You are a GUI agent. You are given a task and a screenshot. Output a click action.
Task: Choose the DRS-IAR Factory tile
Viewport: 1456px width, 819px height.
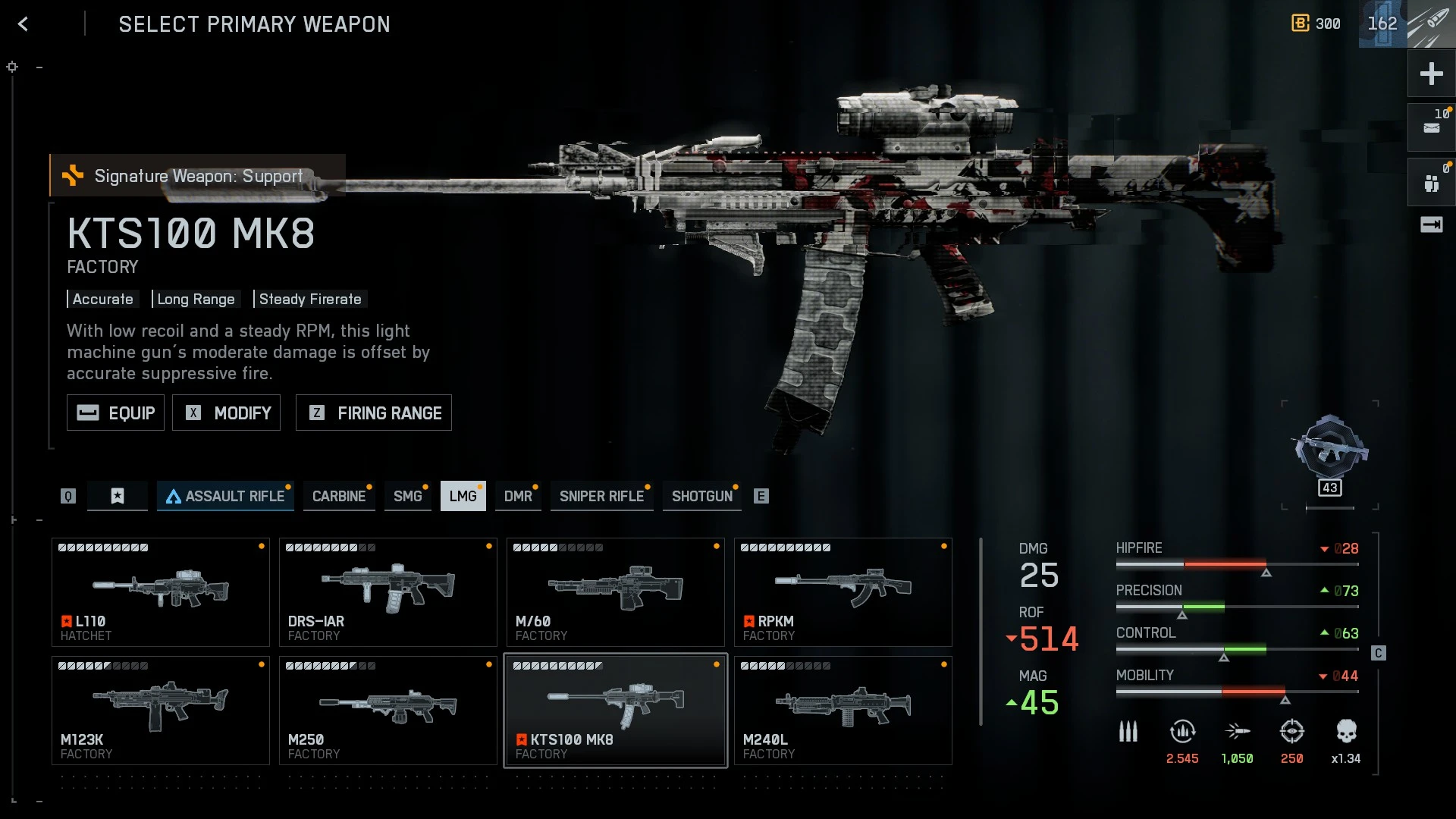tap(388, 592)
